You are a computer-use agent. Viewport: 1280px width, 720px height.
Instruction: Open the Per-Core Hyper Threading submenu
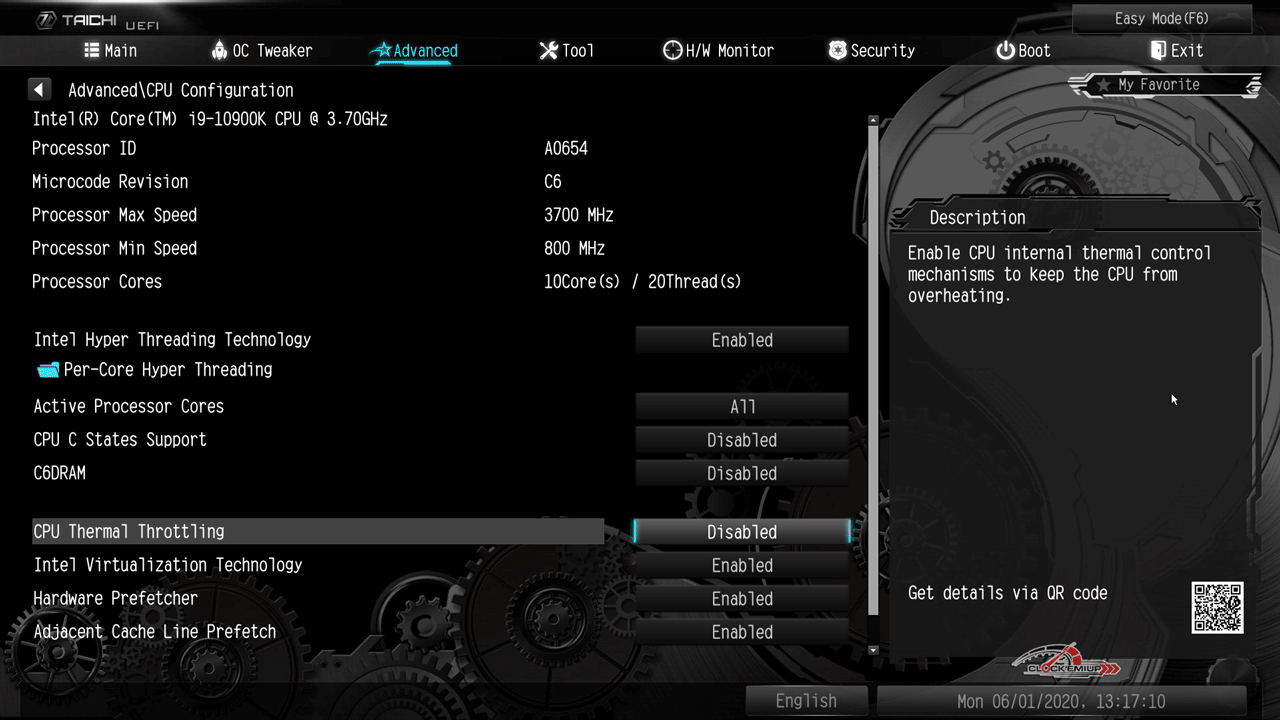[167, 370]
